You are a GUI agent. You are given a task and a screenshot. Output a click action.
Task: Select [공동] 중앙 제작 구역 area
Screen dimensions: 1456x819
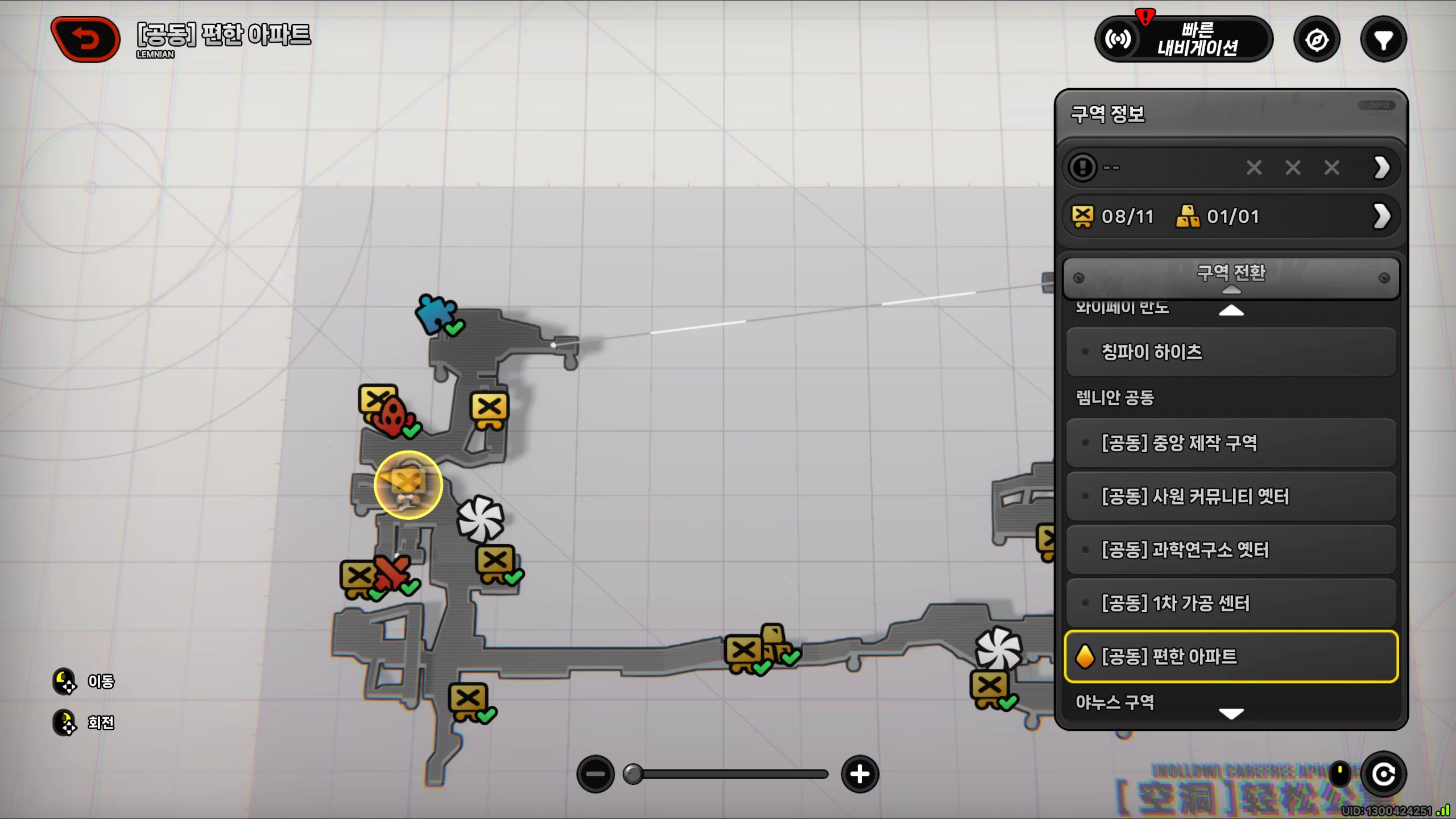click(x=1231, y=442)
